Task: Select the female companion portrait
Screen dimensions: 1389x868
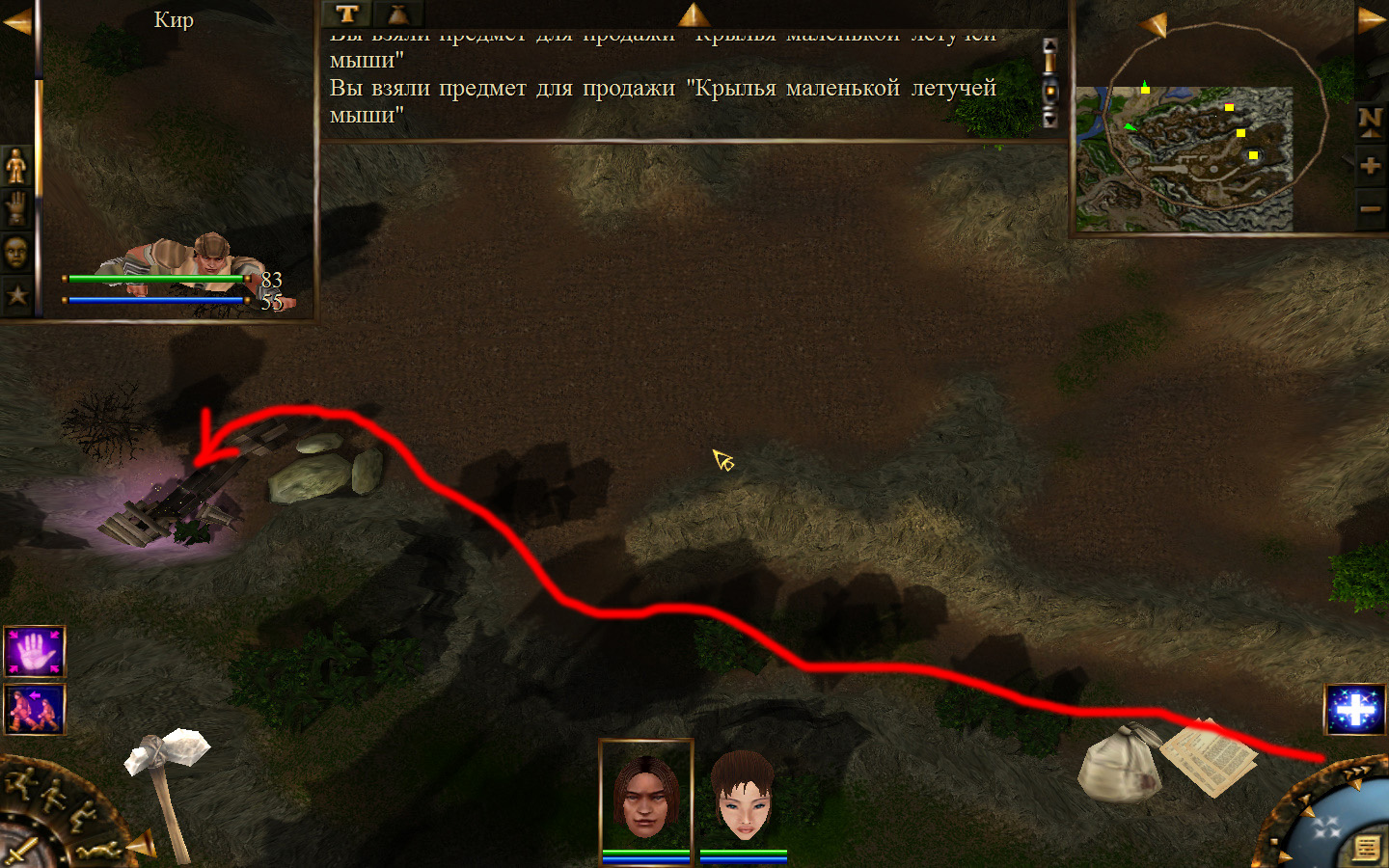Action: (x=743, y=796)
